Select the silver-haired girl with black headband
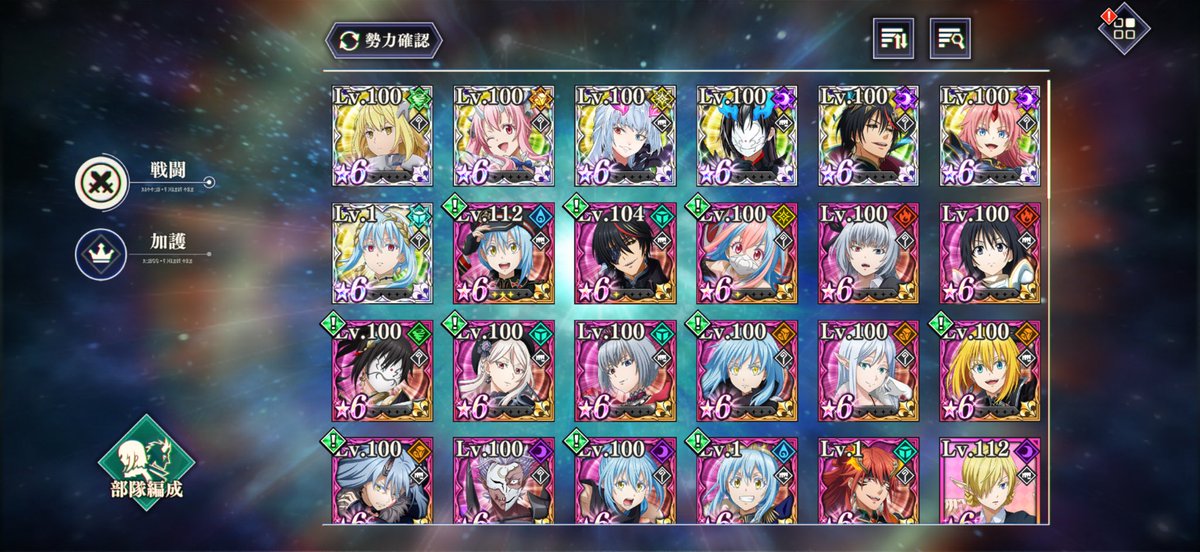Image resolution: width=1200 pixels, height=552 pixels. coord(868,254)
